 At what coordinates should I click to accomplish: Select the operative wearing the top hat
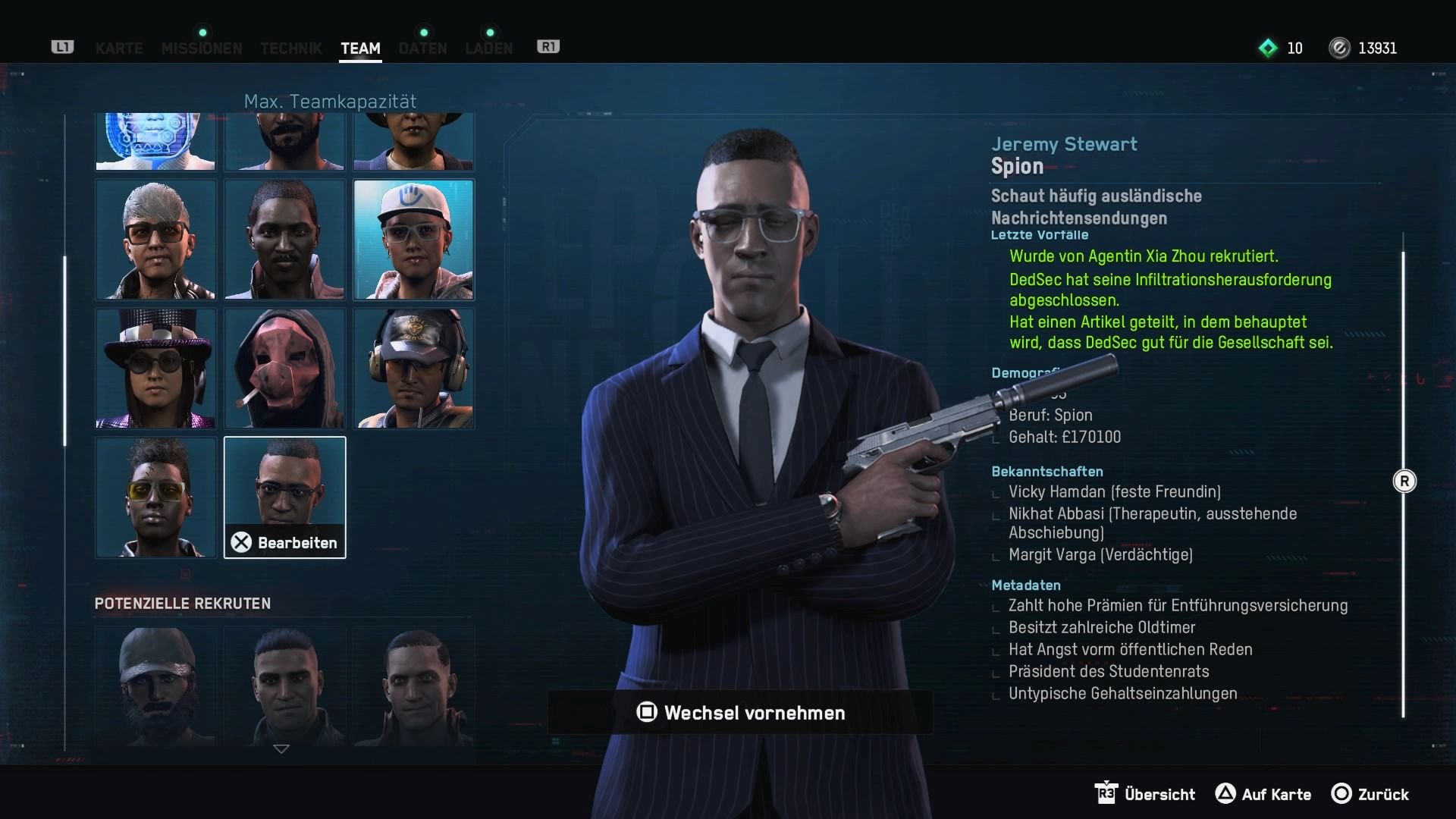(155, 369)
